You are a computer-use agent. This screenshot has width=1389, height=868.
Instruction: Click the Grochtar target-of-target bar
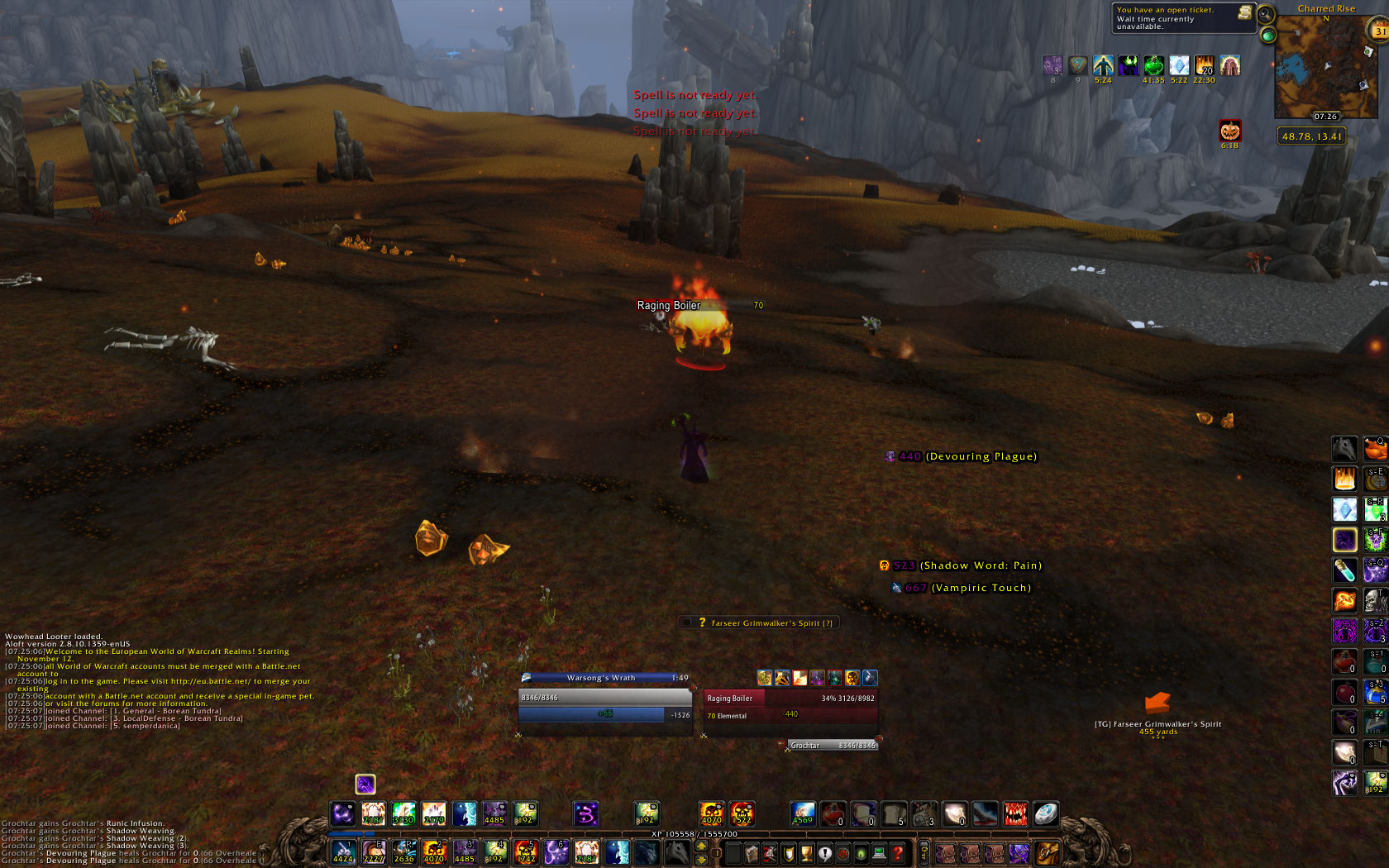pos(831,745)
